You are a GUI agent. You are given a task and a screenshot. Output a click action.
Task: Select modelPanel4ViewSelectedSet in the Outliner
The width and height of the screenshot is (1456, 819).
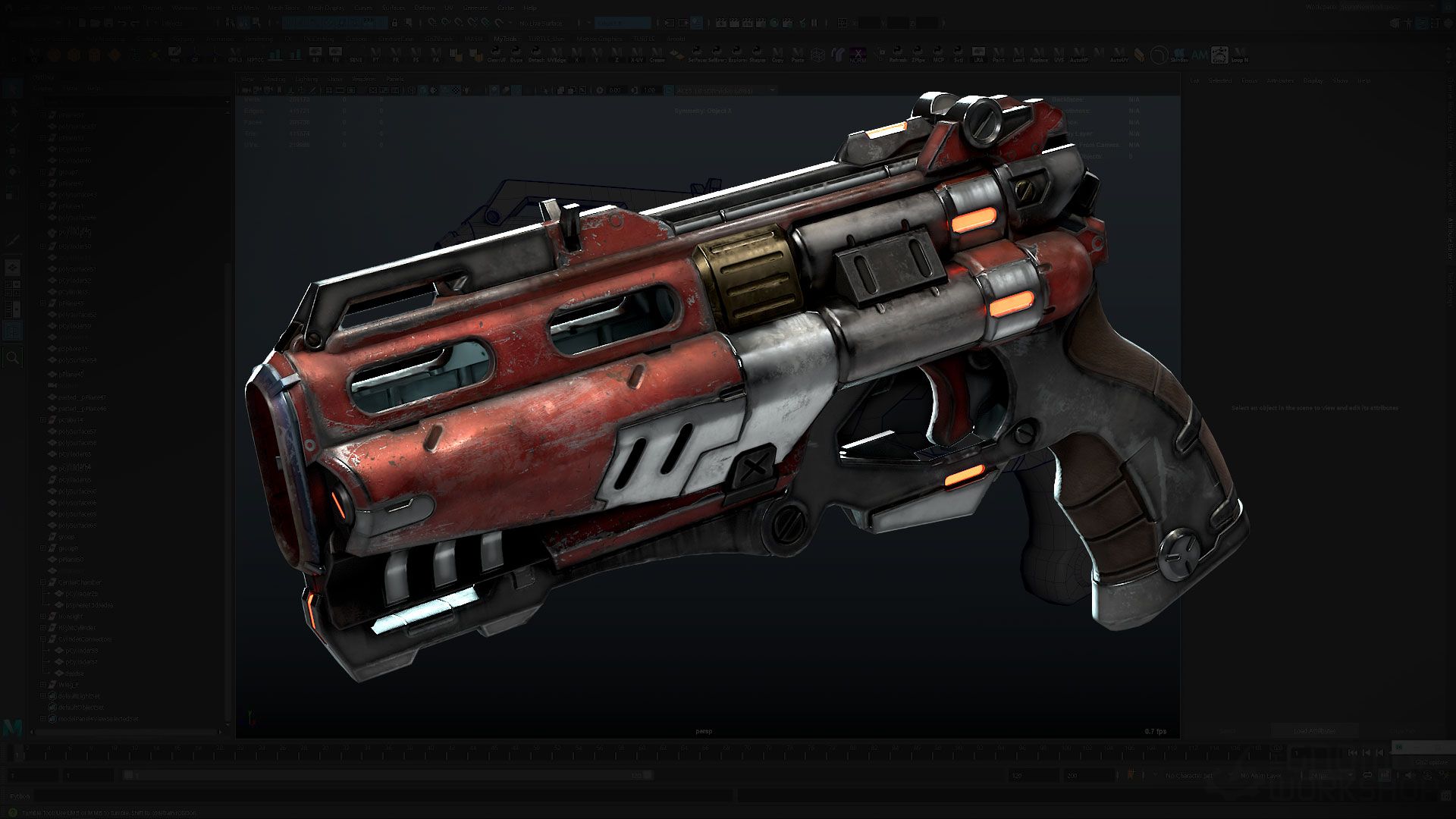pos(99,719)
